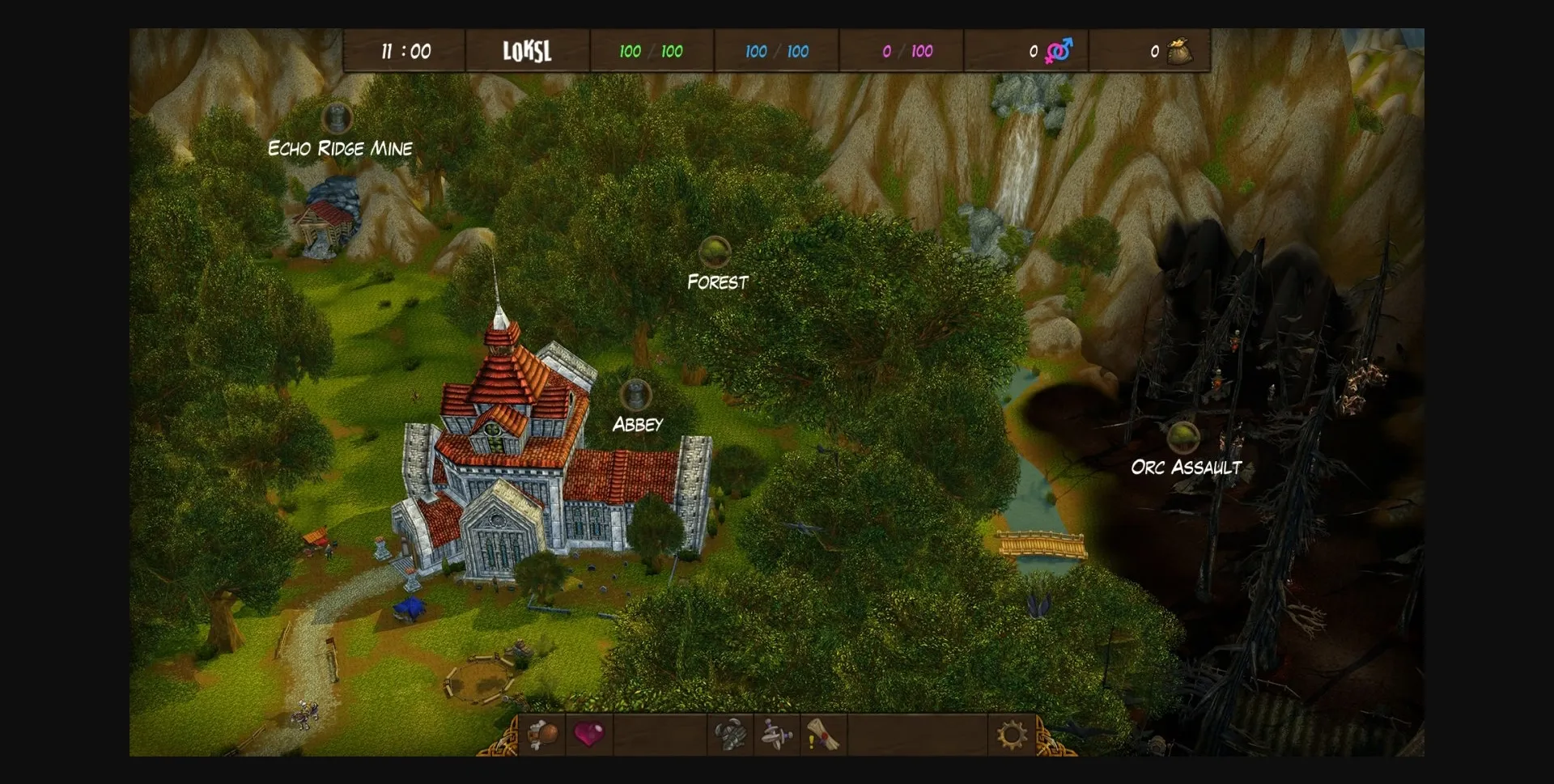Screen dimensions: 1554x784
Task: Choose the Orc Assault map marker
Action: [x=1183, y=438]
